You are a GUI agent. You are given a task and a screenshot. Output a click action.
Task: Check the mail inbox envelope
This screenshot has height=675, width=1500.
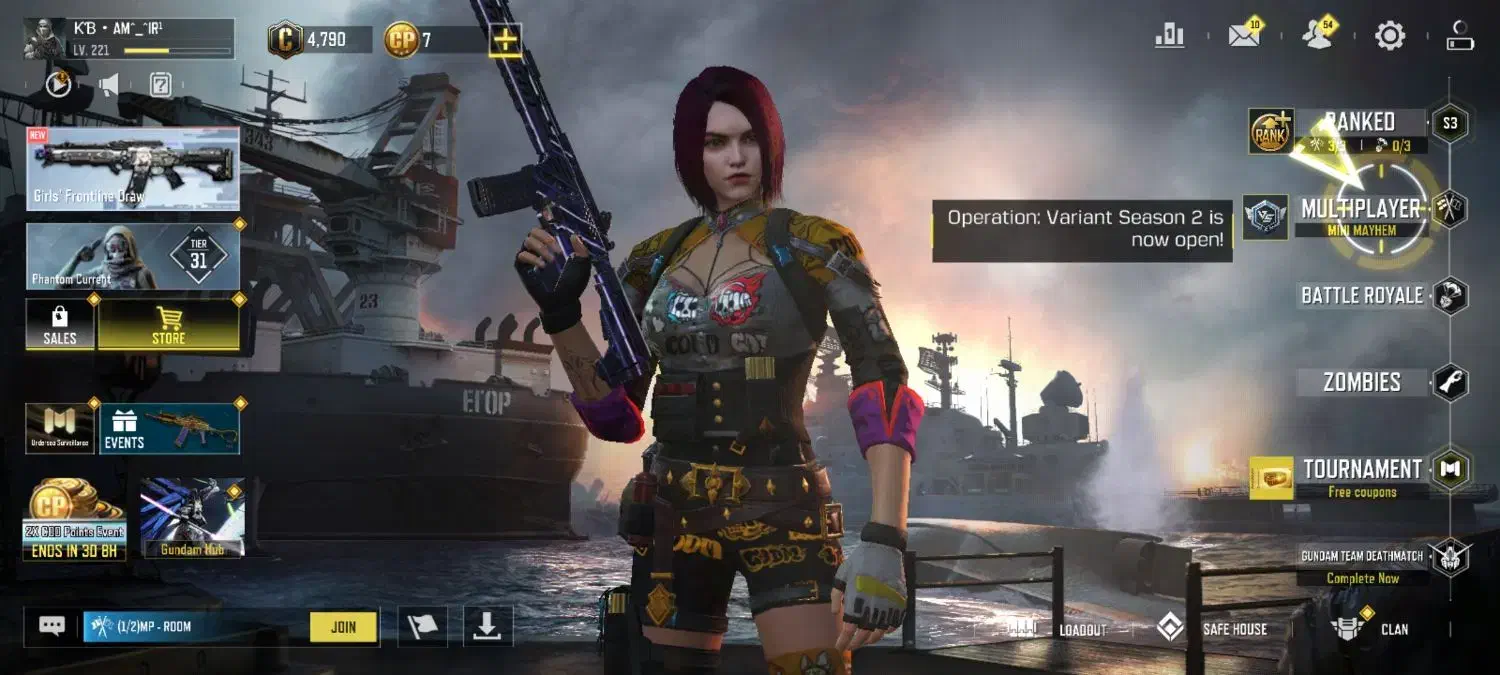pyautogui.click(x=1244, y=37)
